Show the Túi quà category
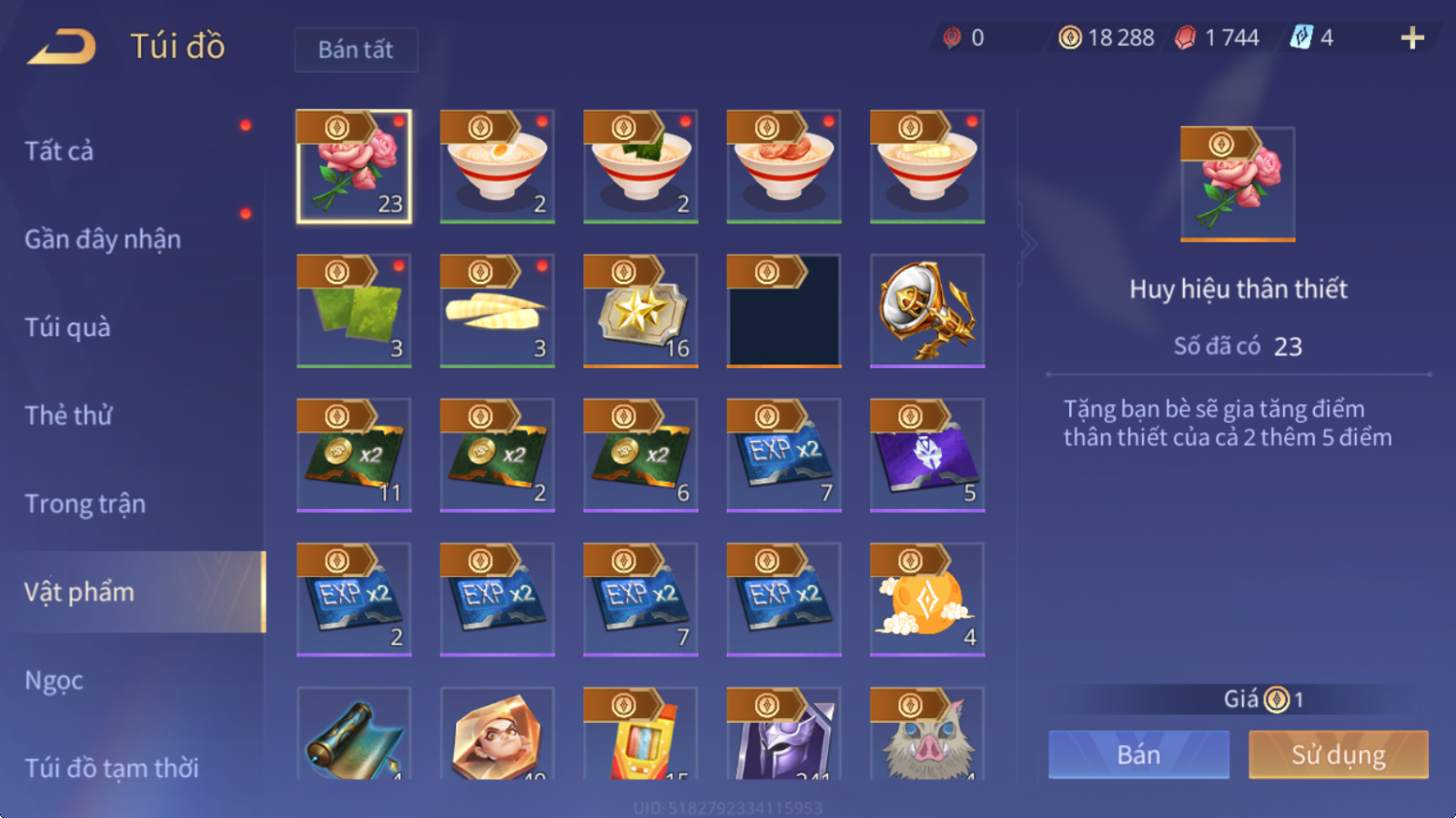 67,327
